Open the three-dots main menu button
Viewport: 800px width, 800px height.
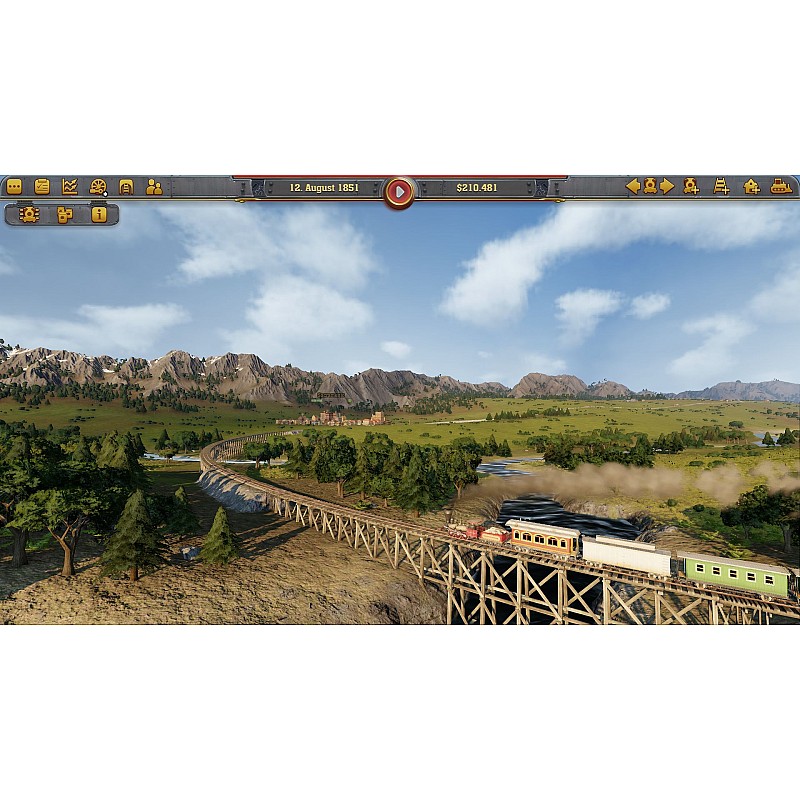pos(14,186)
